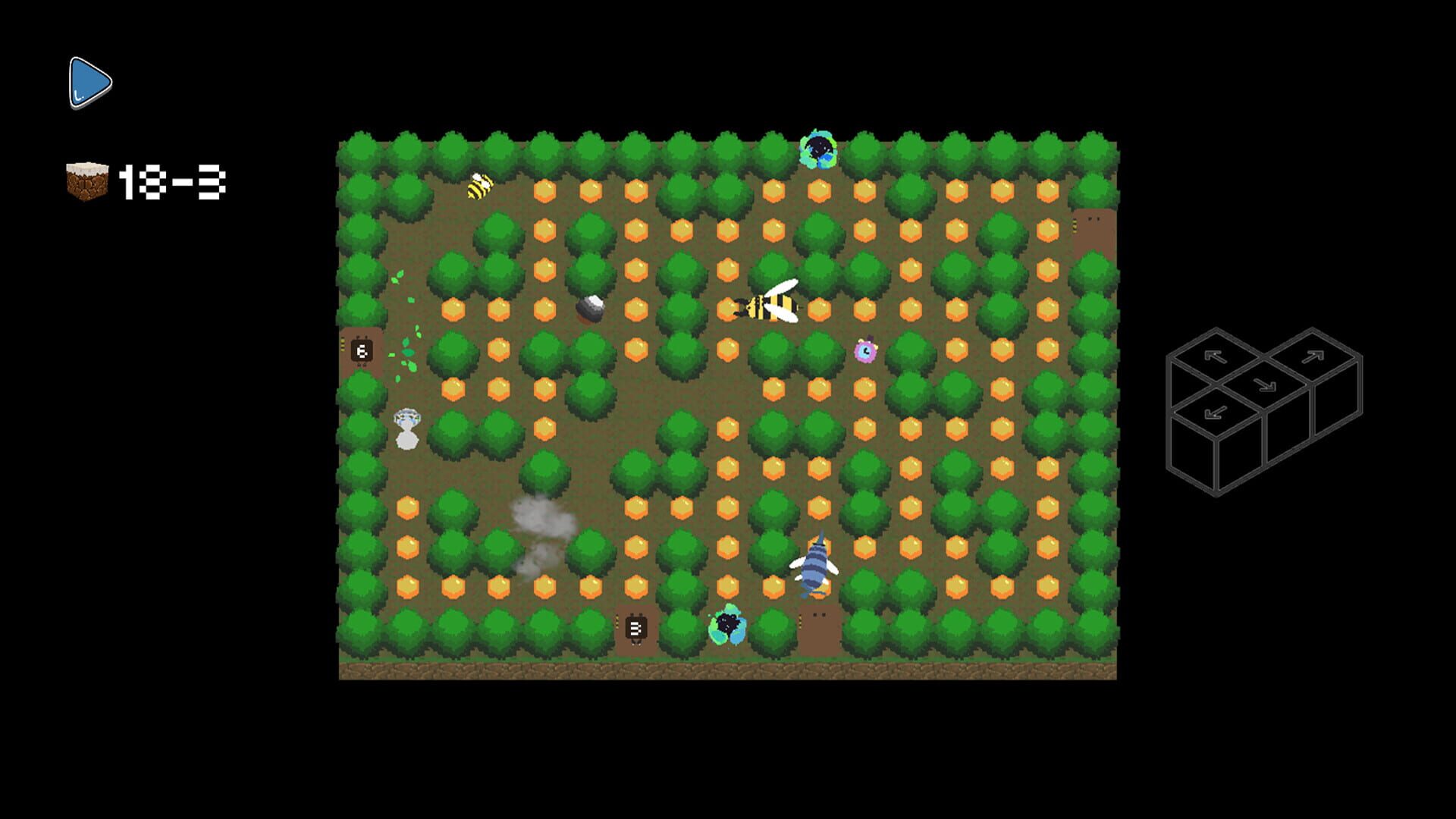Open the hive door numbered 6
This screenshot has width=1456, height=819.
[x=362, y=350]
